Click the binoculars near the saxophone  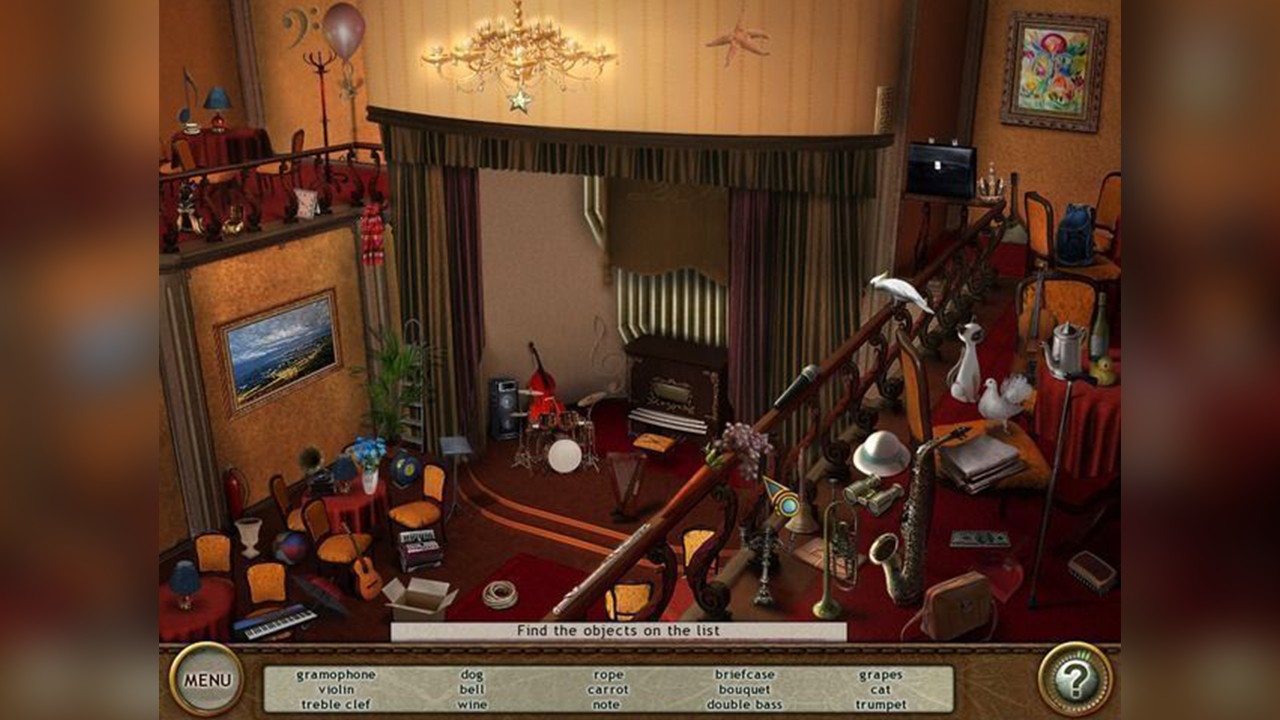(x=873, y=497)
